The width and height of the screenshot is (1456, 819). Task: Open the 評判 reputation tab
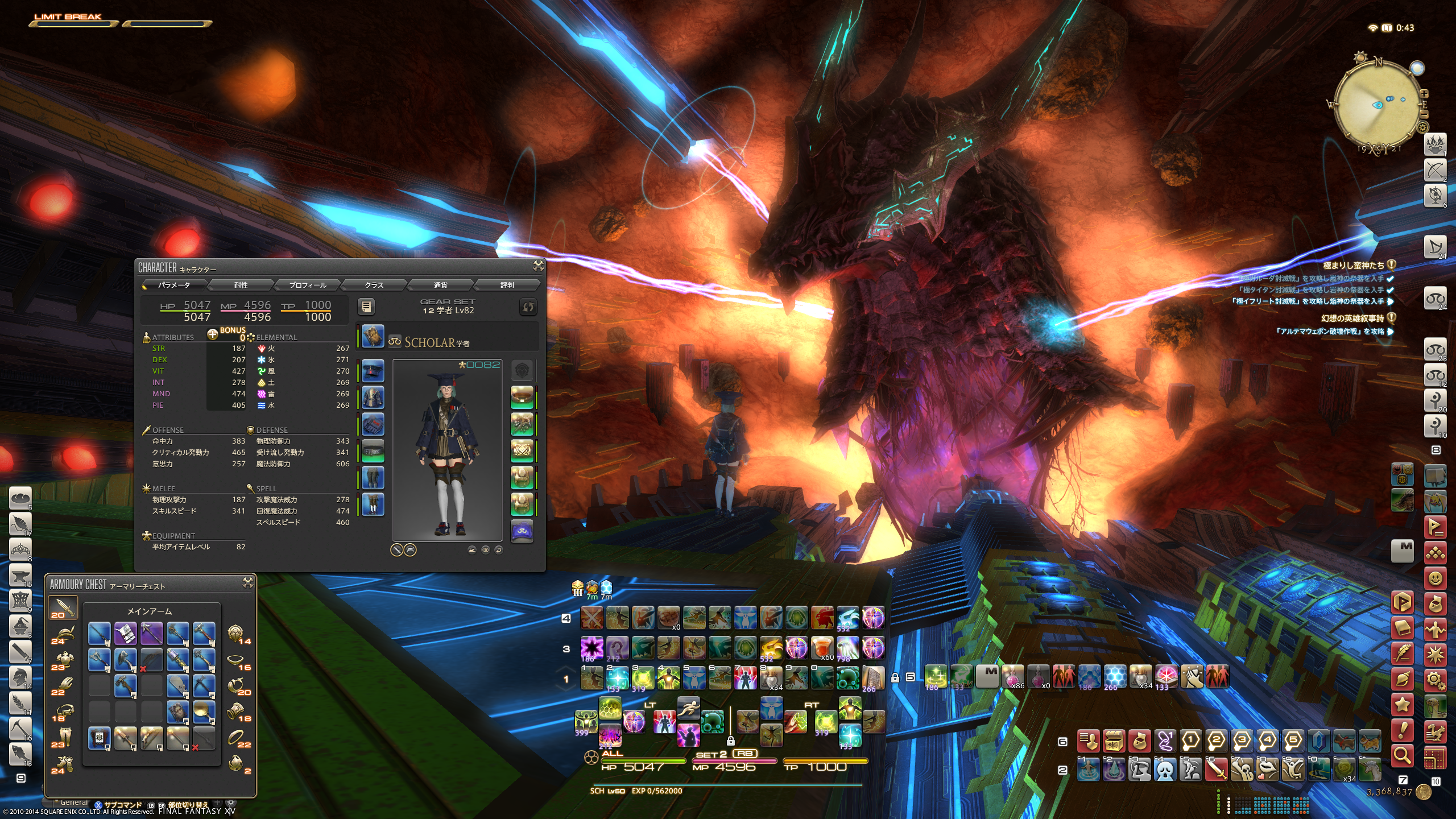click(x=507, y=285)
